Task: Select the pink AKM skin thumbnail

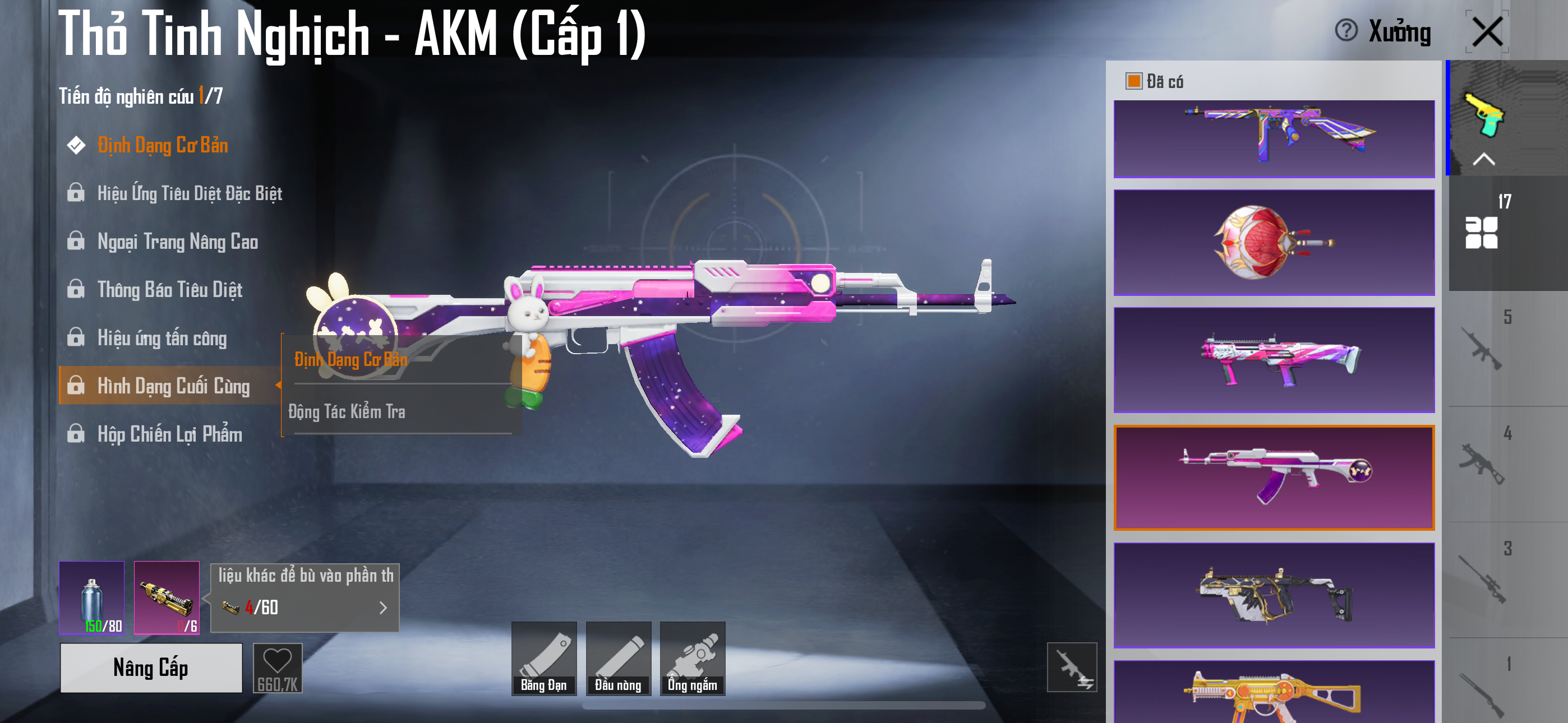Action: coord(1274,477)
